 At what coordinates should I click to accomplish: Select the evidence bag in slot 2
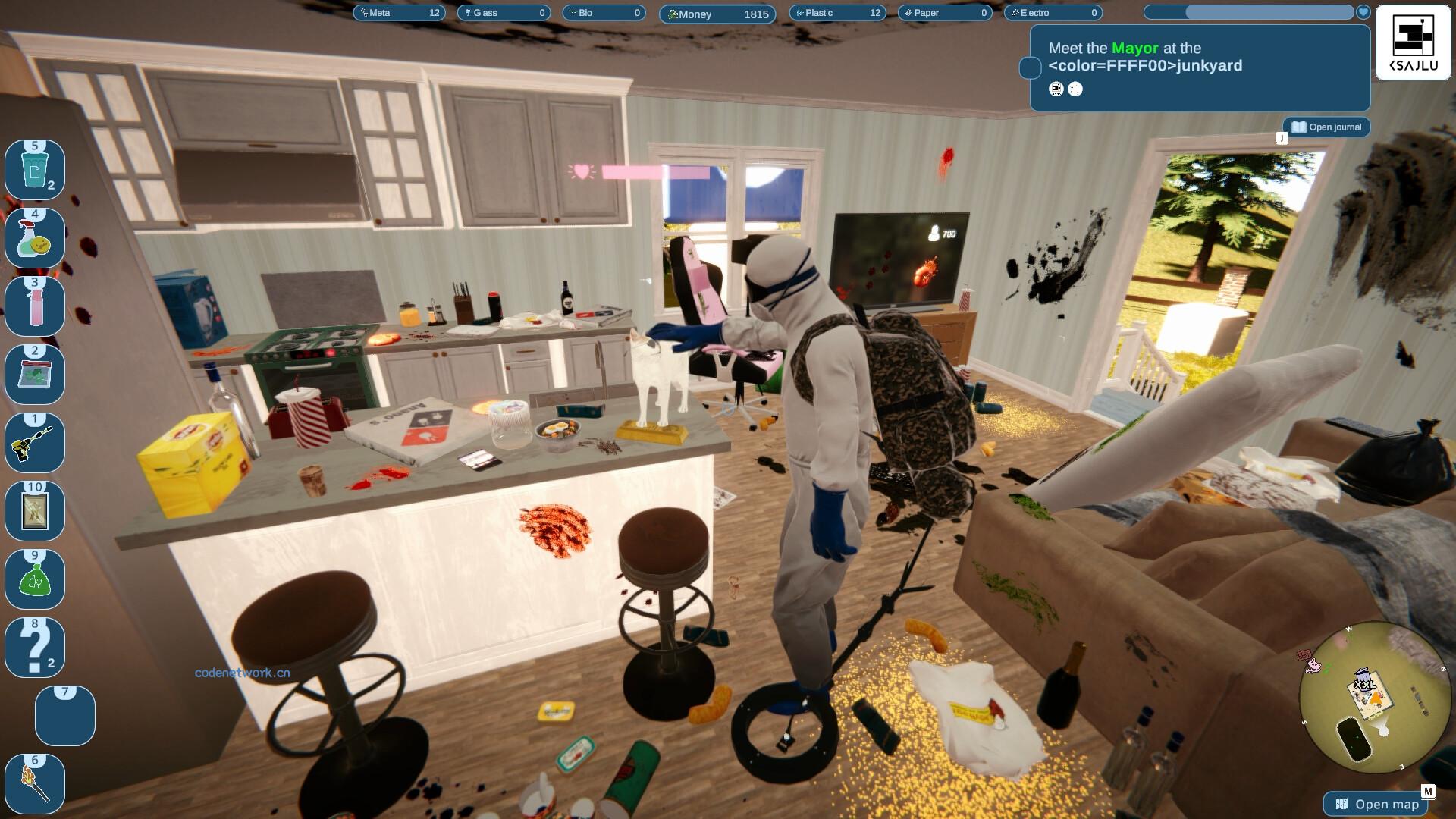coord(34,374)
